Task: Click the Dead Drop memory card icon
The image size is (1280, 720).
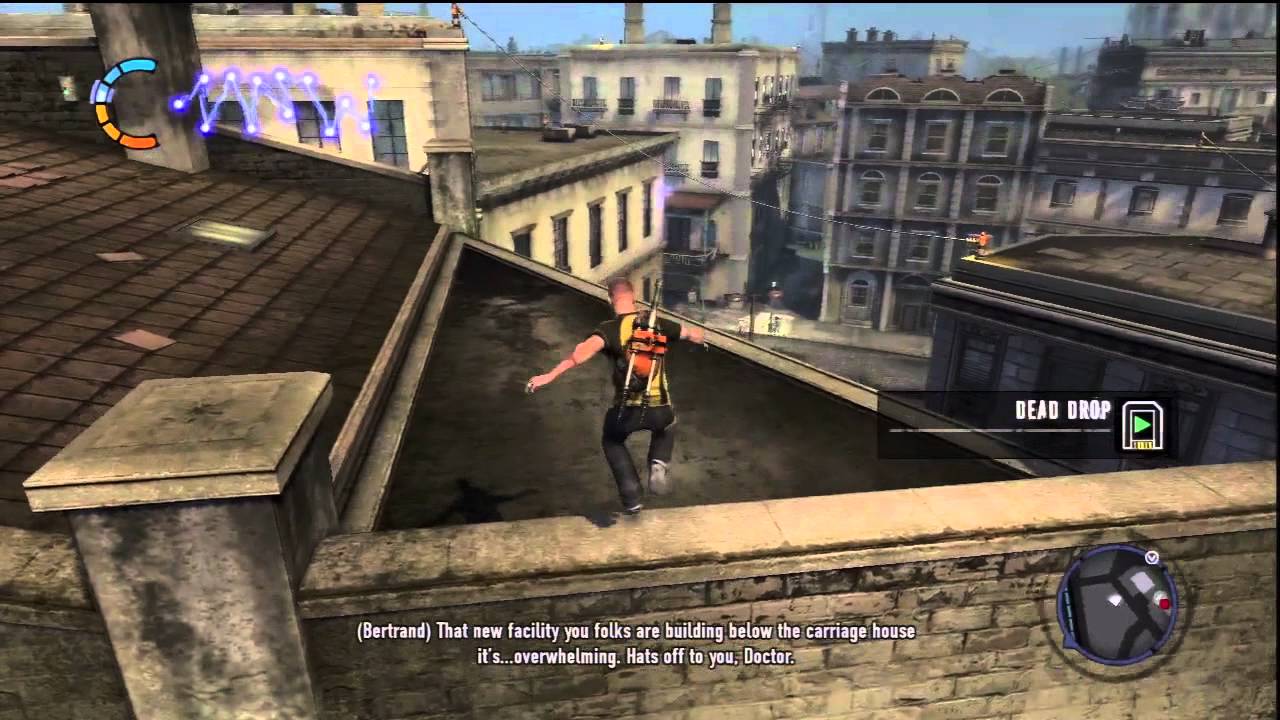Action: 1142,424
